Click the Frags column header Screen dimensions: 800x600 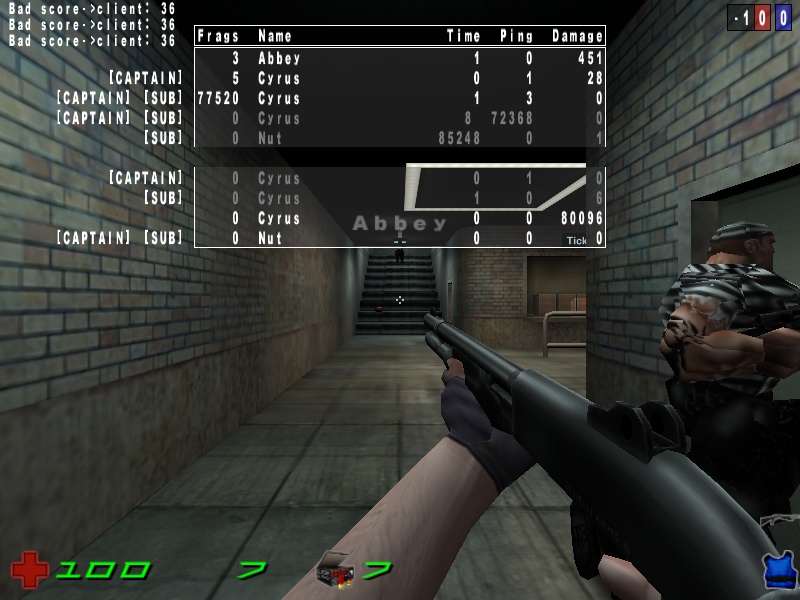tap(218, 36)
